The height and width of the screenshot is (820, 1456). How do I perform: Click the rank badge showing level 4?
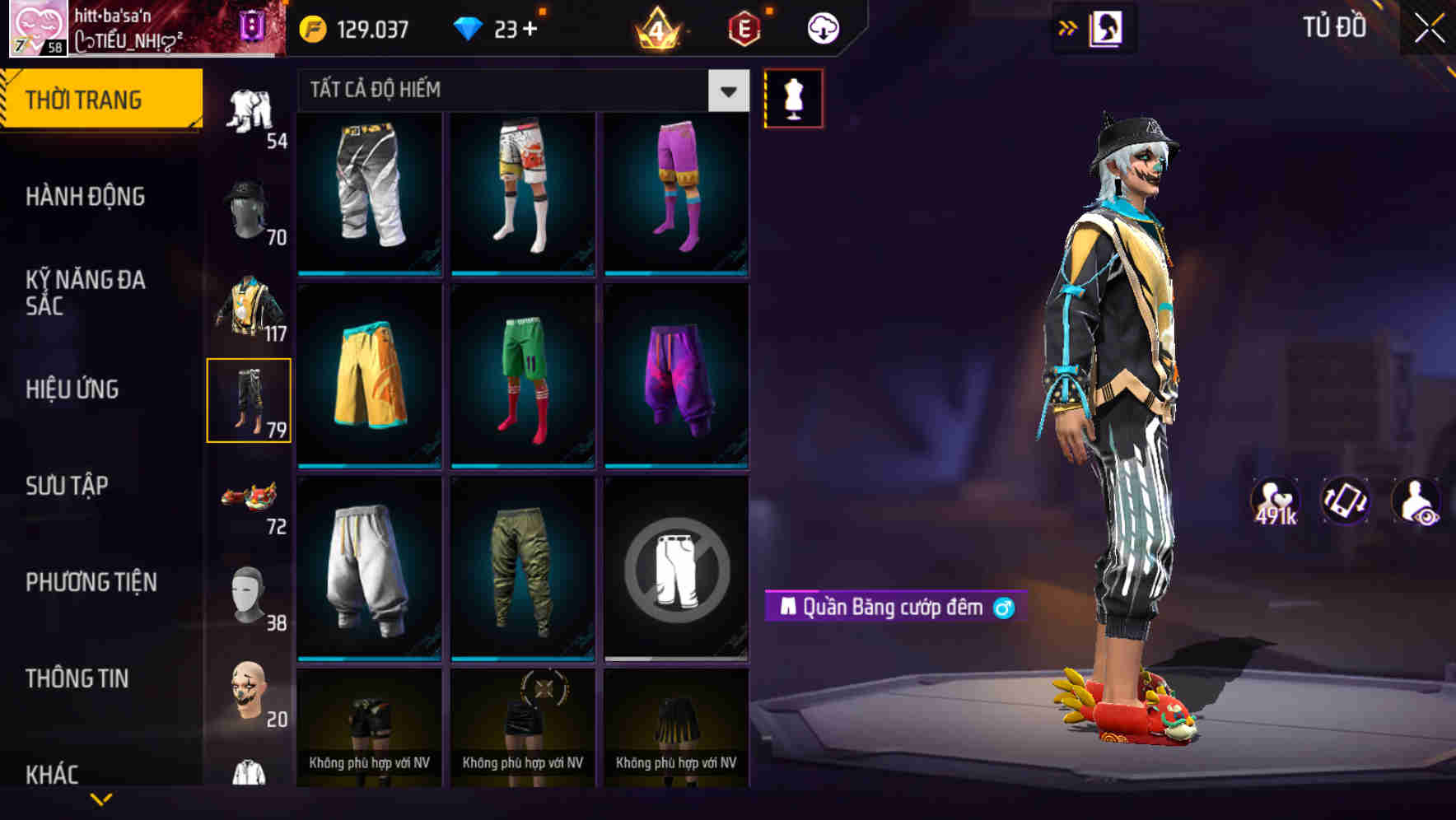(659, 27)
